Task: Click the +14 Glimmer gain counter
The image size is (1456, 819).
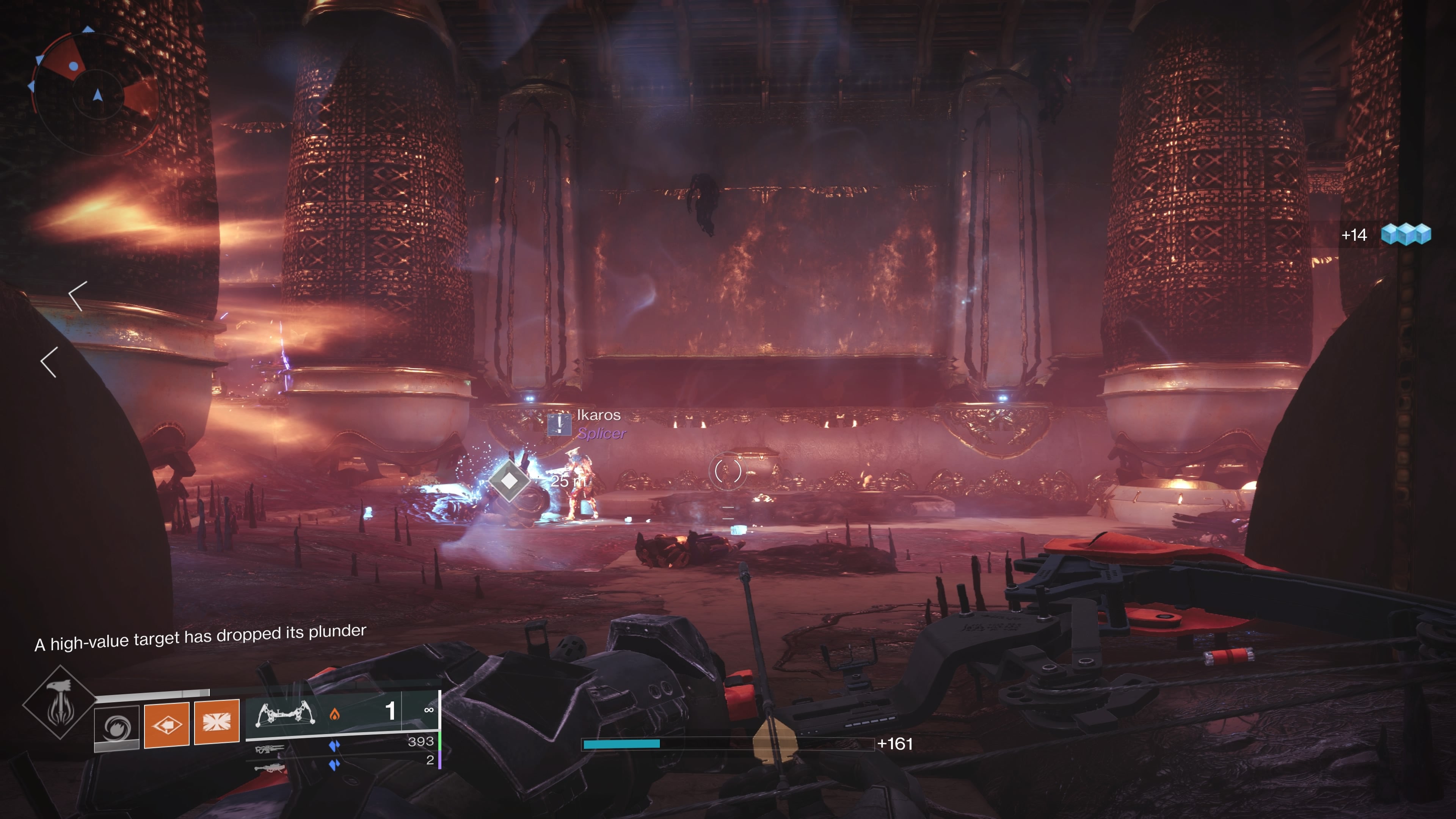Action: click(1356, 236)
